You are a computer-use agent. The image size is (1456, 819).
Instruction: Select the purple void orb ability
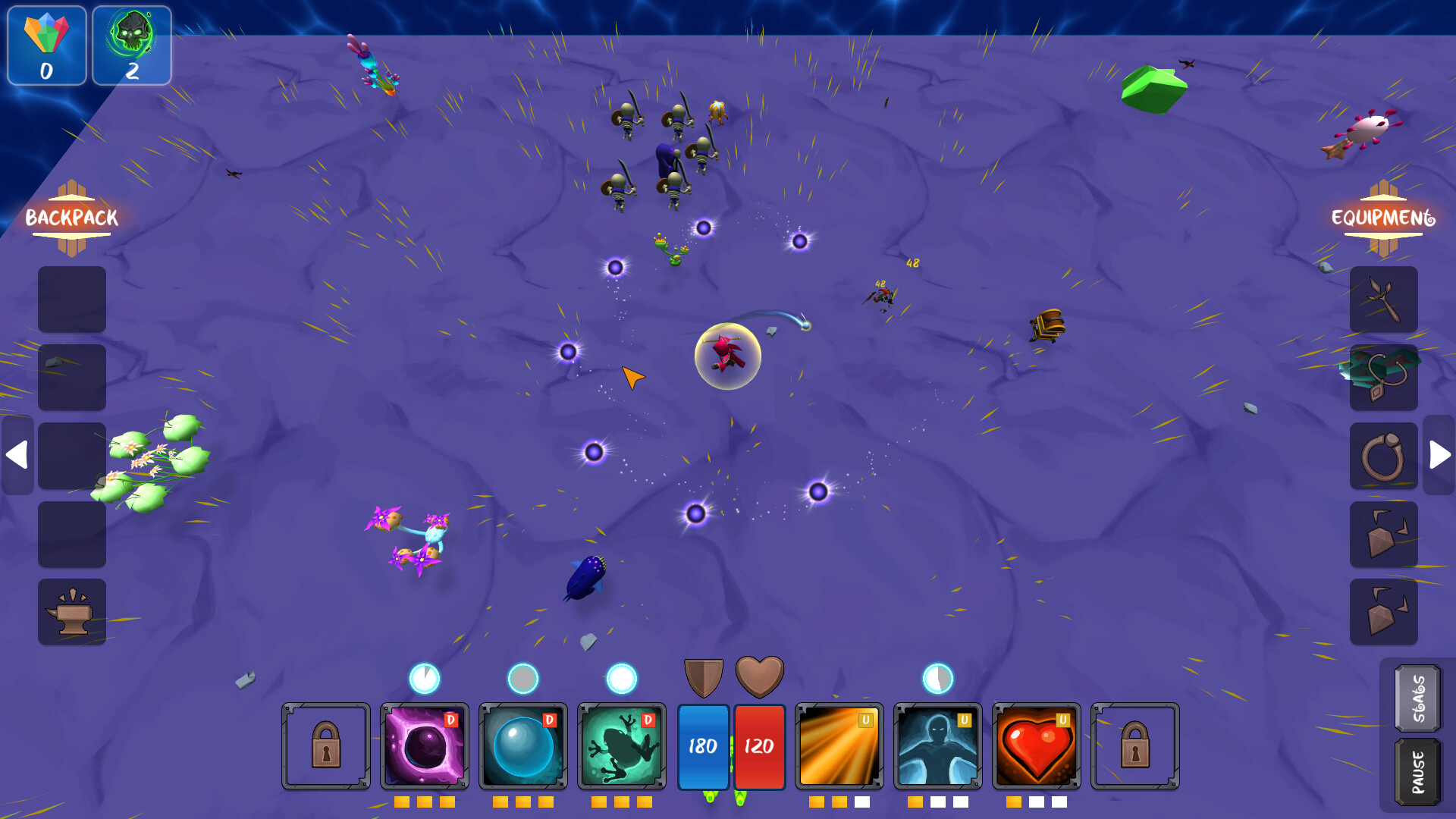[425, 747]
